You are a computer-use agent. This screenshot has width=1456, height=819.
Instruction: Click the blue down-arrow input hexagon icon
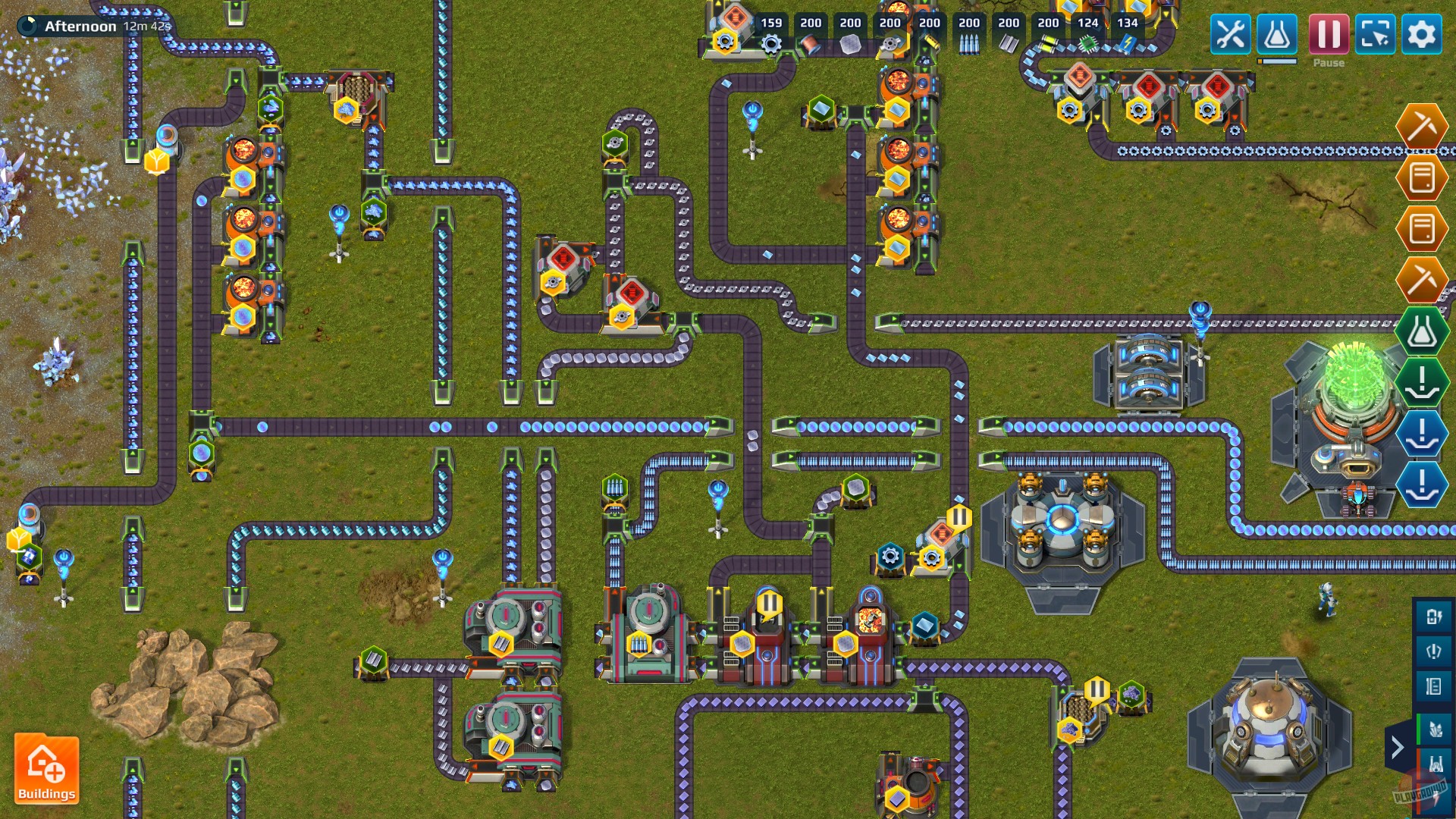coord(1423,435)
